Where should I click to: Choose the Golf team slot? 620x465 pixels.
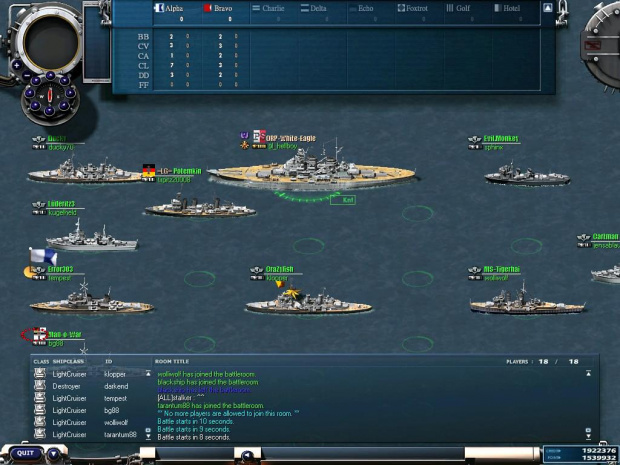click(x=463, y=8)
